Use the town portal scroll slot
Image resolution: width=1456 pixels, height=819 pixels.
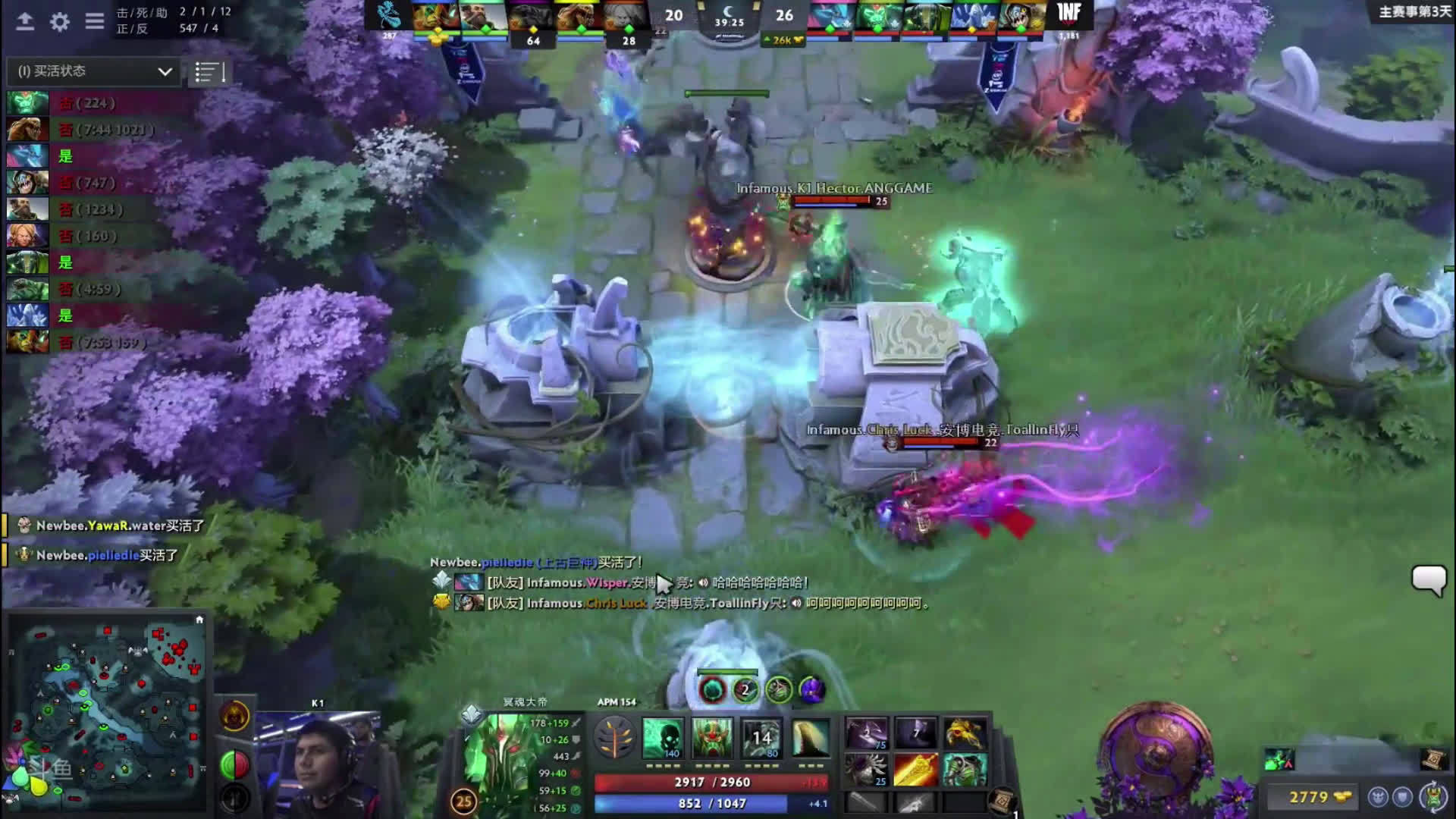pyautogui.click(x=1002, y=799)
